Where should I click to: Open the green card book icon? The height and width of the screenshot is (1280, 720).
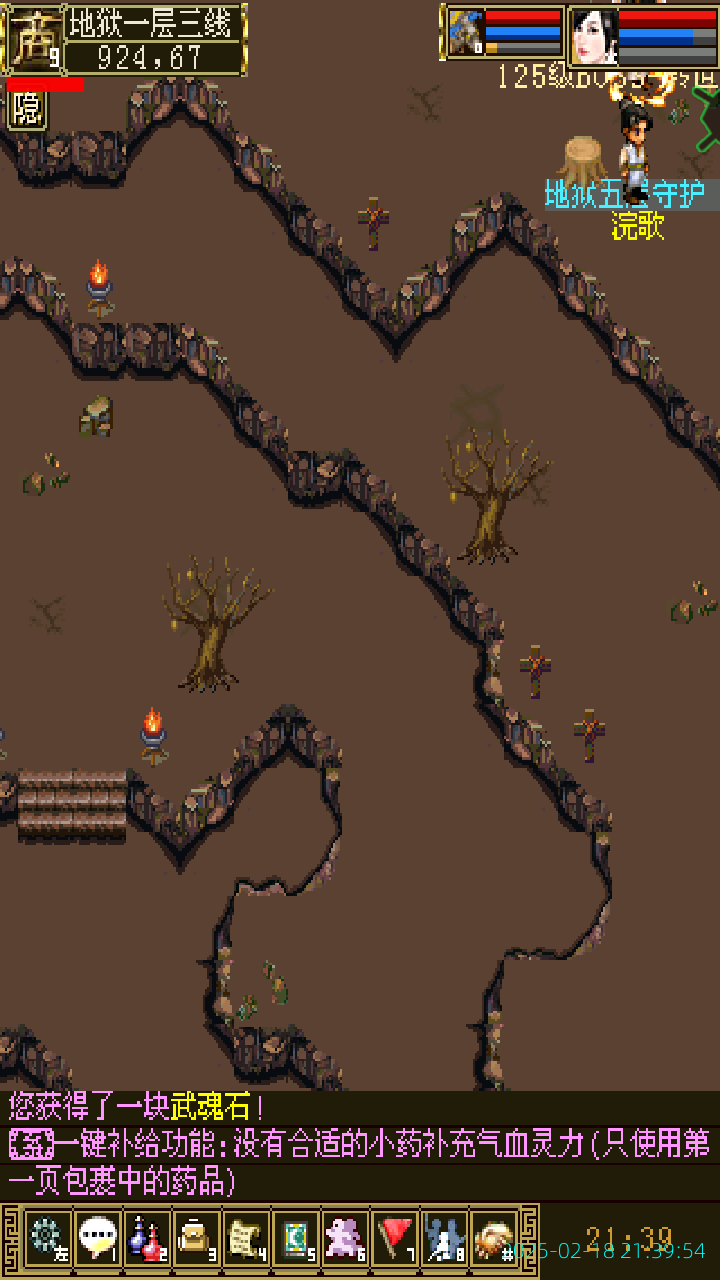295,1239
